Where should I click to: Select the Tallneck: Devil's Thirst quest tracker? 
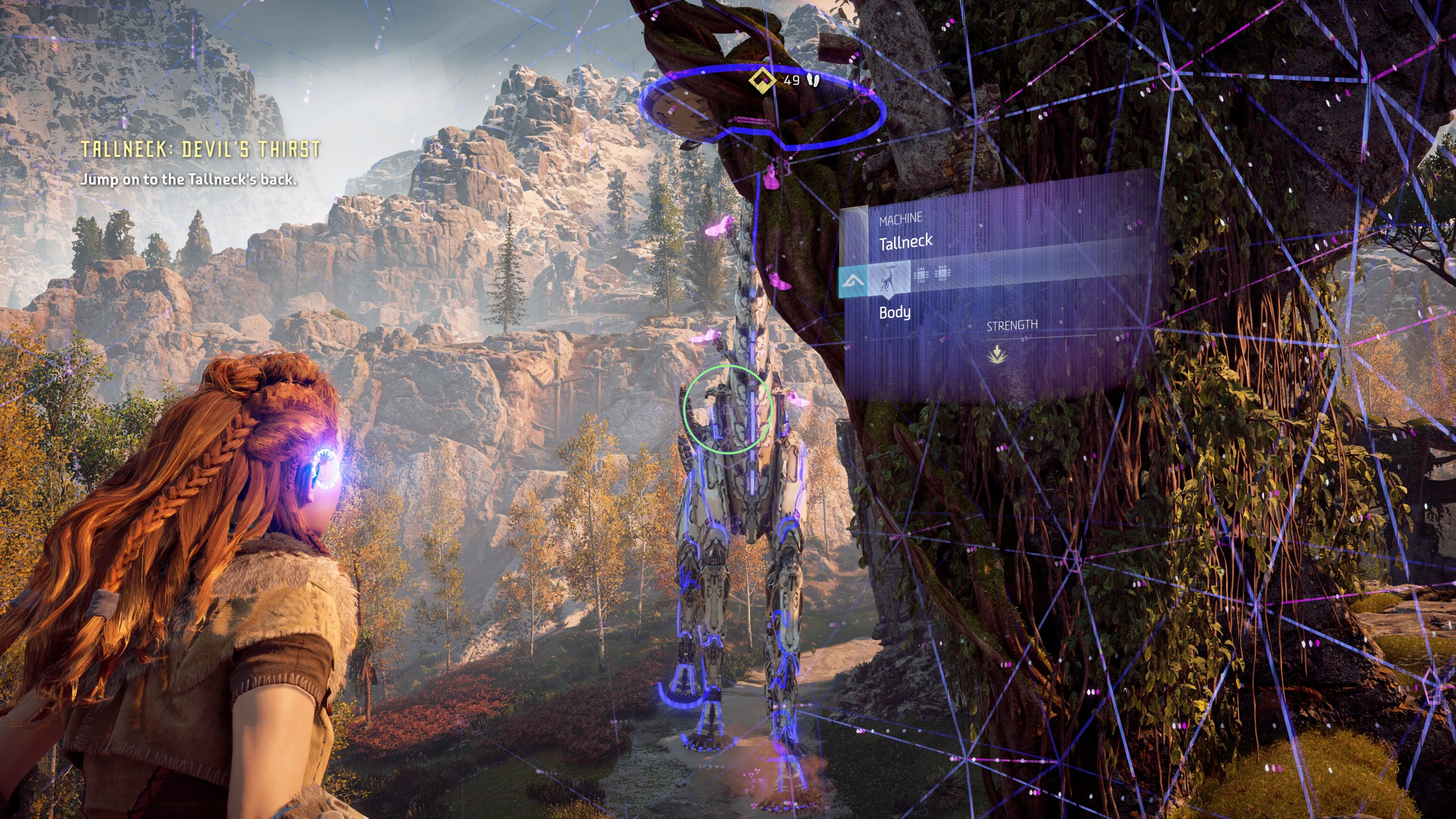click(200, 150)
